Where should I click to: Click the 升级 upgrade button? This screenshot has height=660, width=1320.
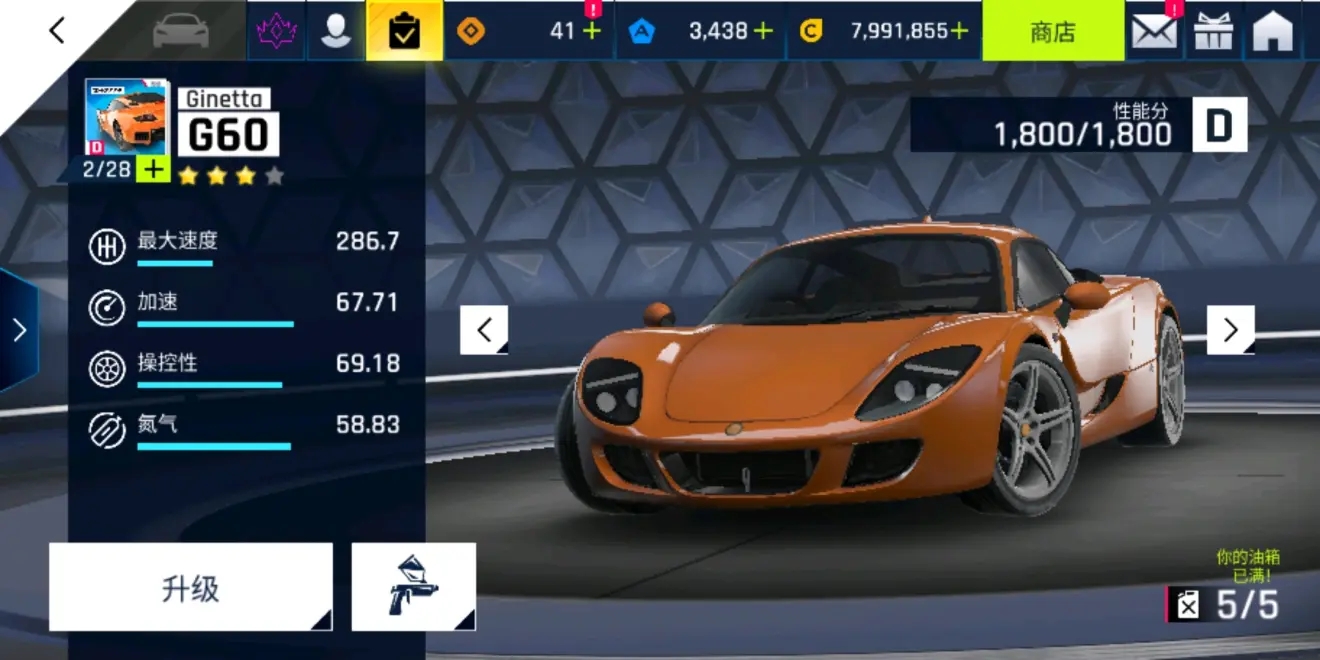(190, 588)
